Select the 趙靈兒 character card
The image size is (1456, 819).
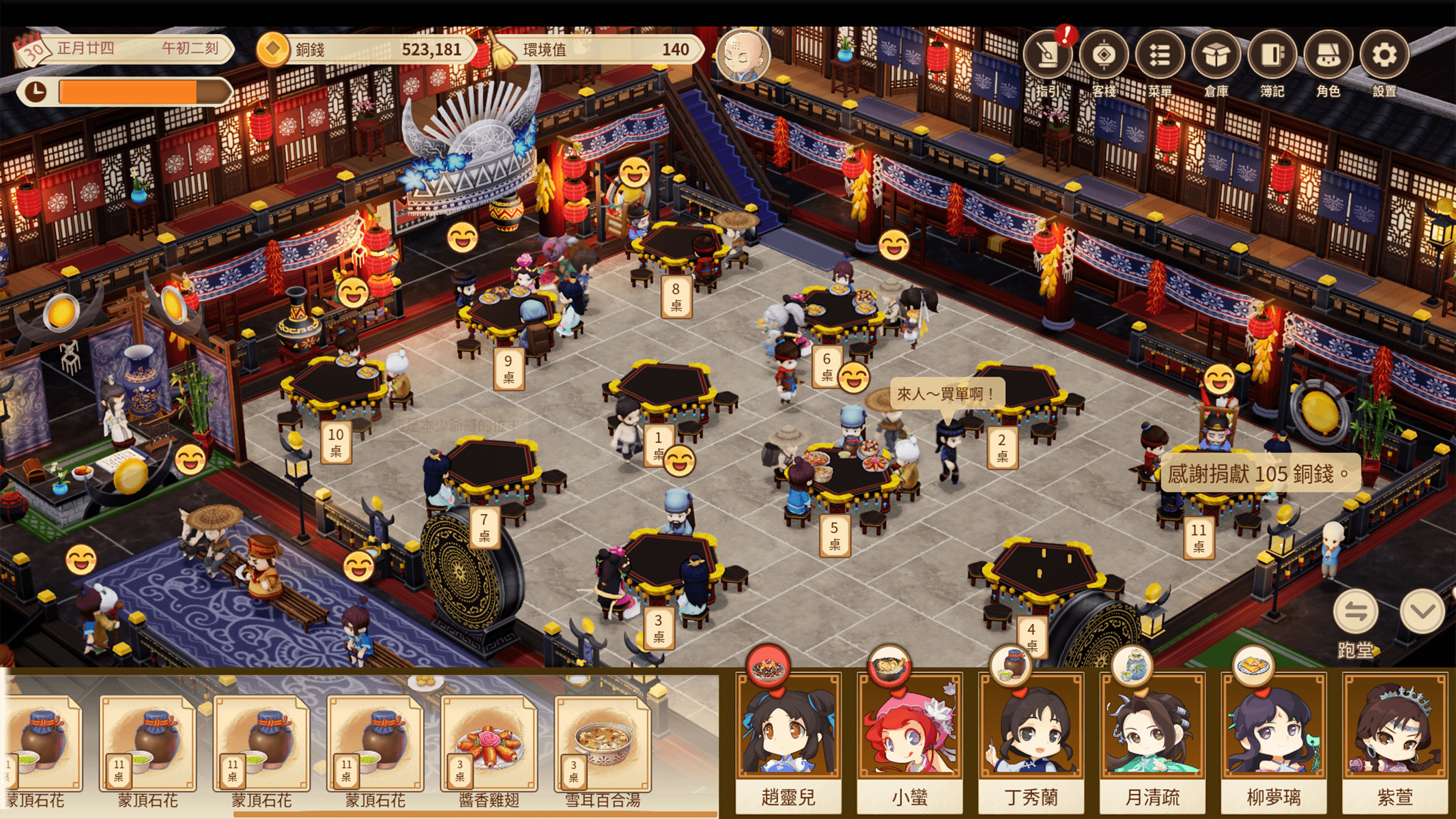click(x=788, y=737)
